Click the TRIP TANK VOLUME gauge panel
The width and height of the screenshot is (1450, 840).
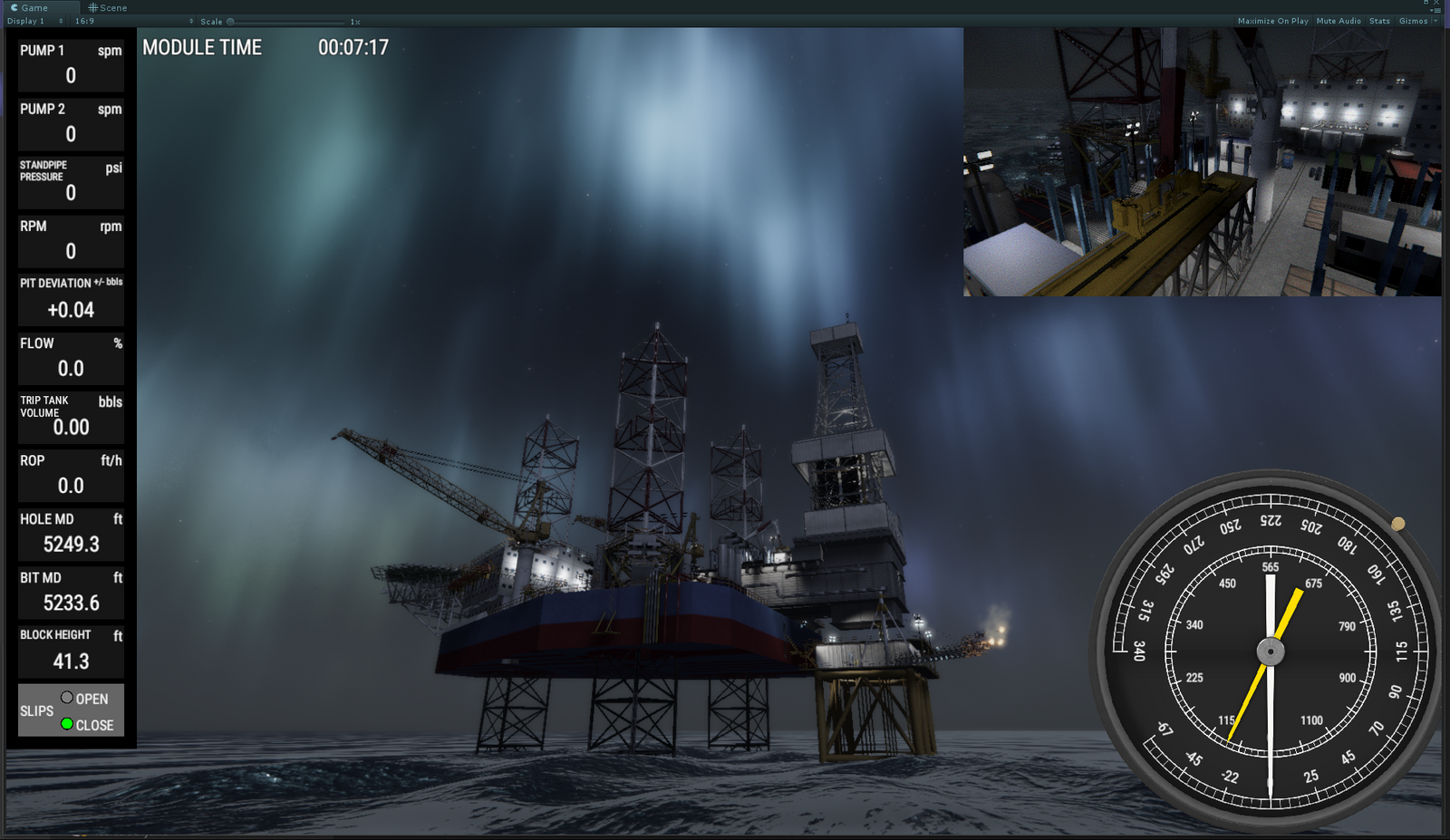(x=70, y=415)
